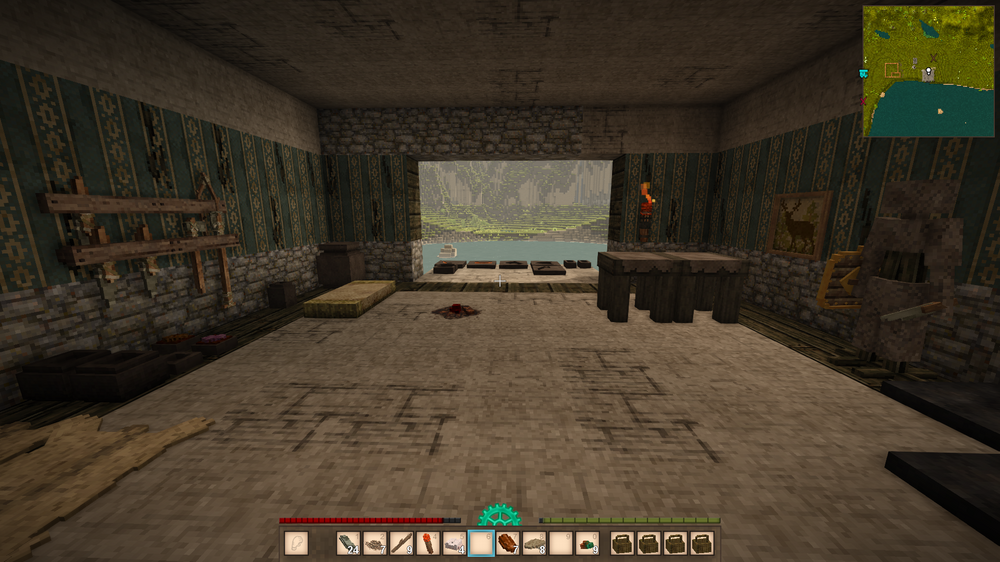Screen dimensions: 1000x562
Task: Select the torch slot in the hotbar
Action: [428, 544]
